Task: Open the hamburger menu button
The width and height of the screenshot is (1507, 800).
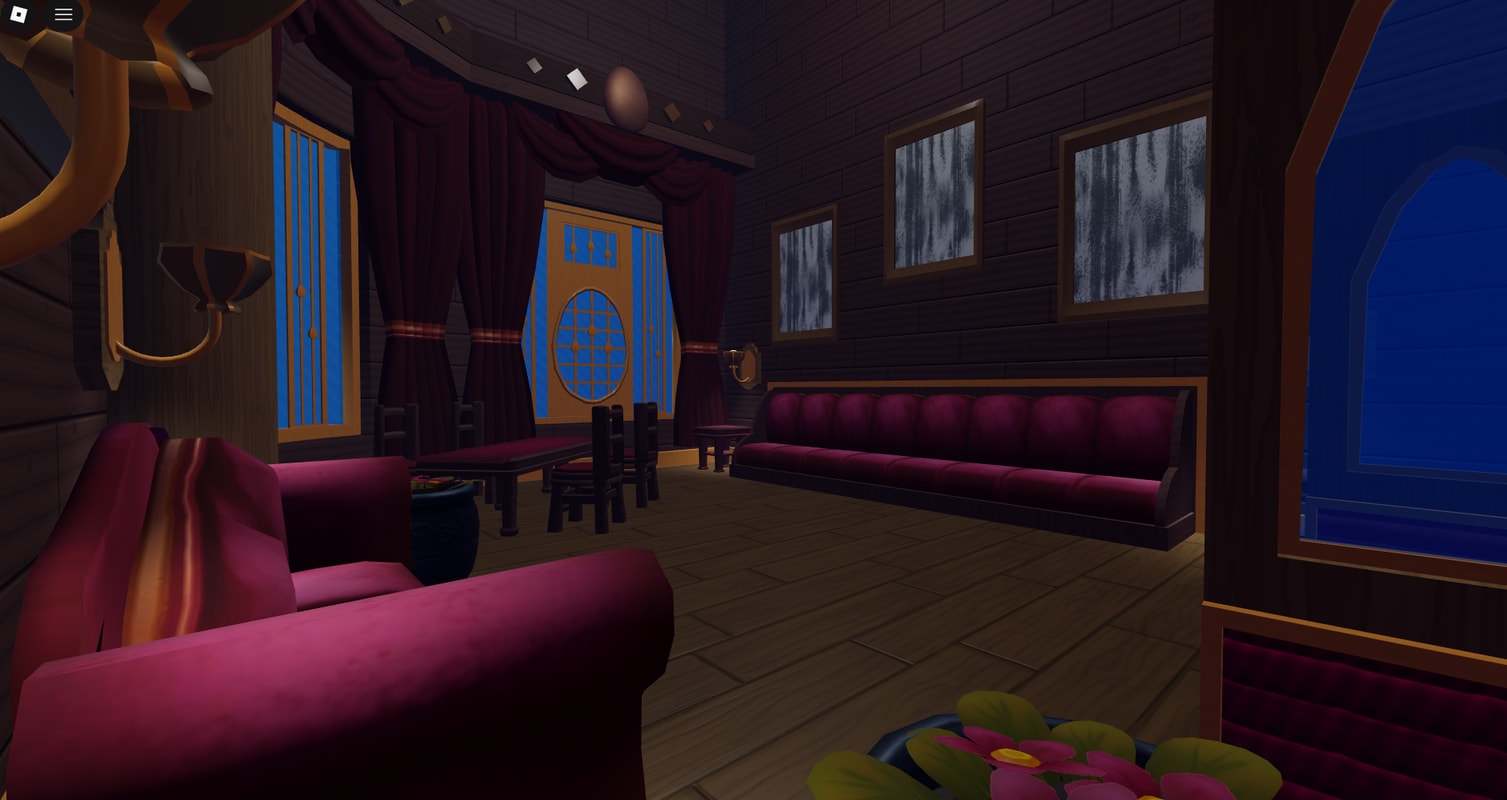Action: 63,14
